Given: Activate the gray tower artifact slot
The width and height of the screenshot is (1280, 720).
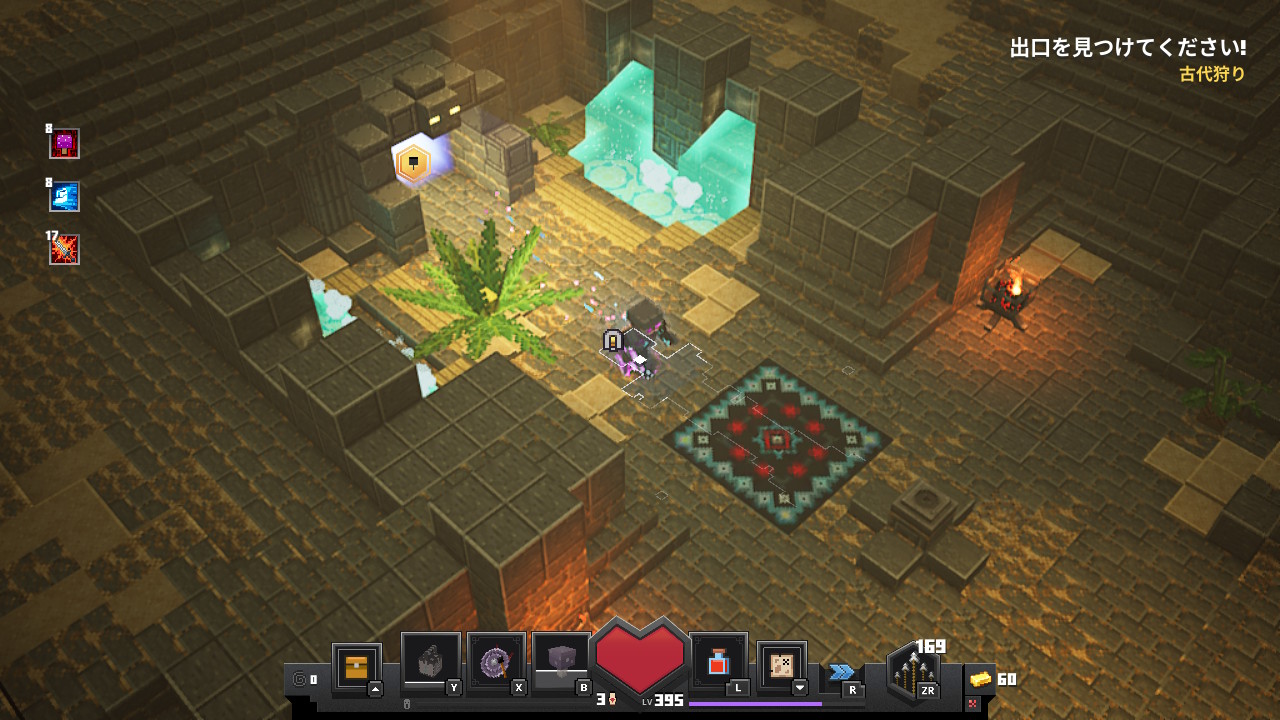Looking at the screenshot, I should pyautogui.click(x=430, y=661).
